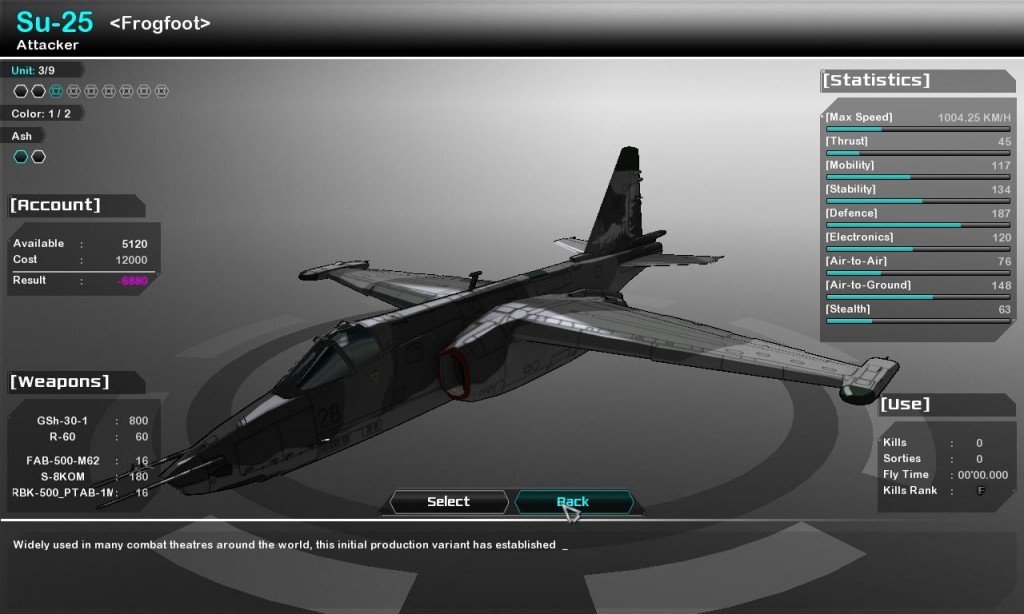The height and width of the screenshot is (614, 1024).
Task: Go back using the Back button
Action: coord(573,502)
